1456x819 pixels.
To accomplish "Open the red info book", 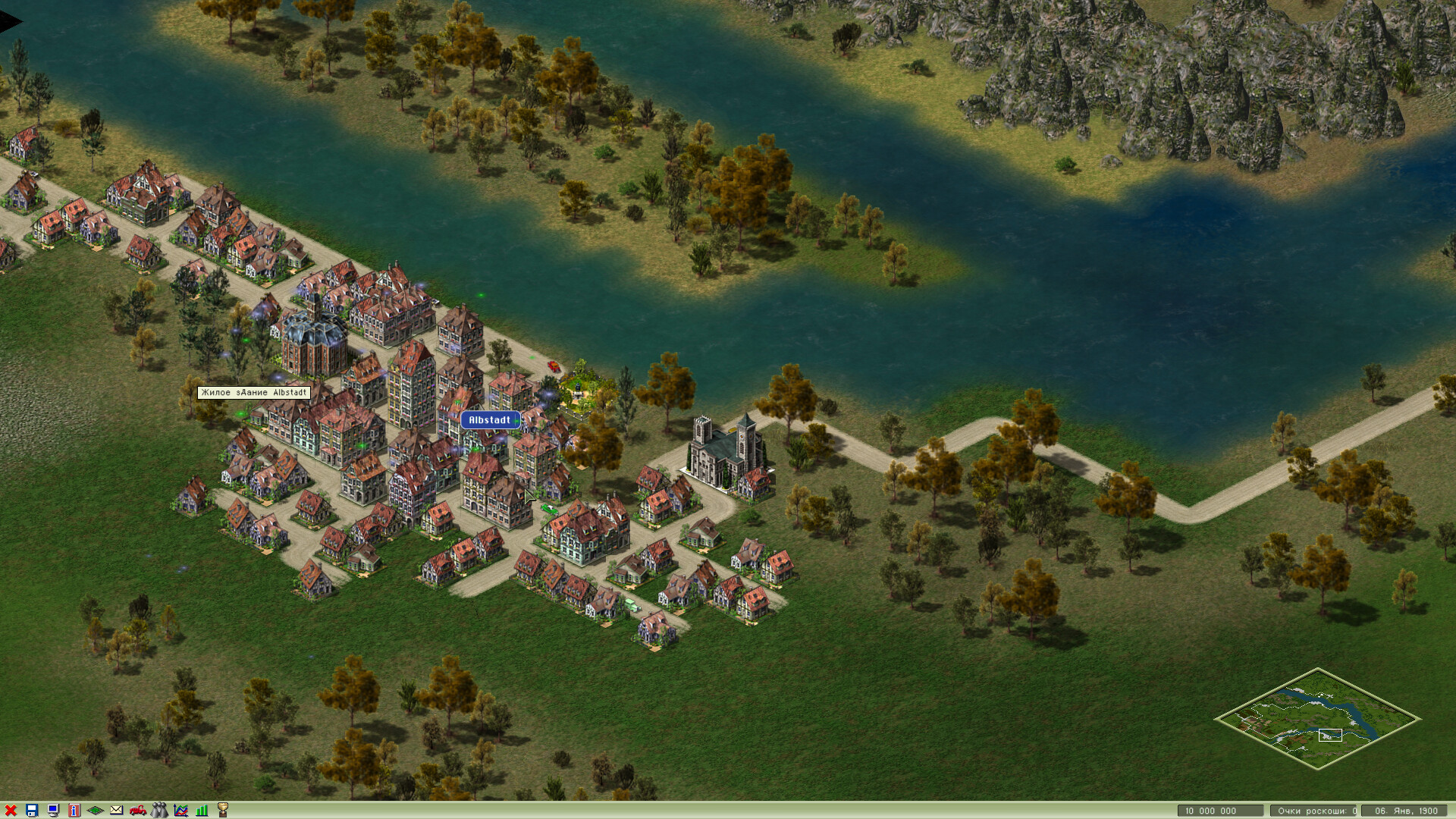I will (x=74, y=811).
